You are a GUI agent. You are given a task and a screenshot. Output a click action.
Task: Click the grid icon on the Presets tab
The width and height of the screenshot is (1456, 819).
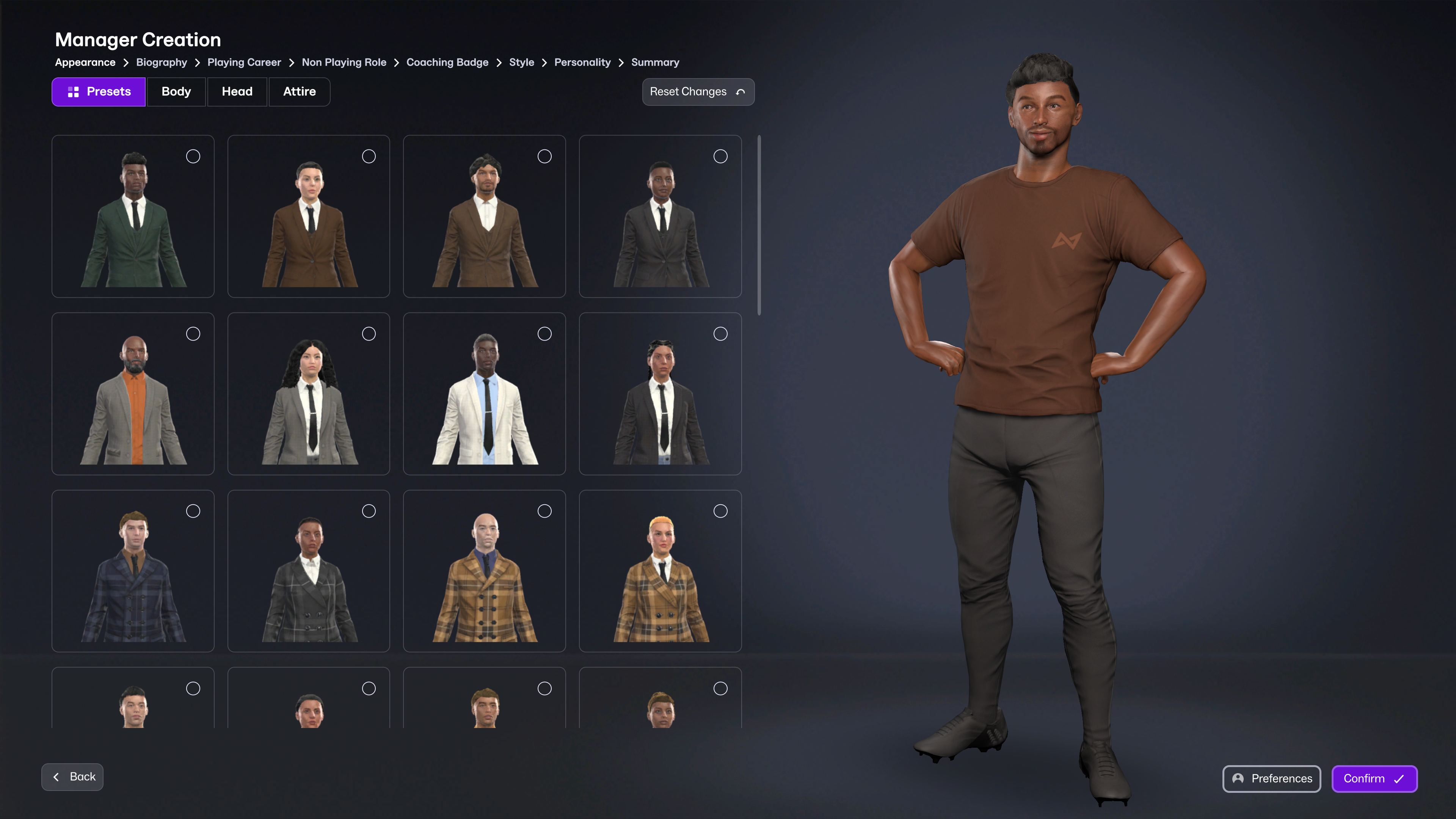73,91
